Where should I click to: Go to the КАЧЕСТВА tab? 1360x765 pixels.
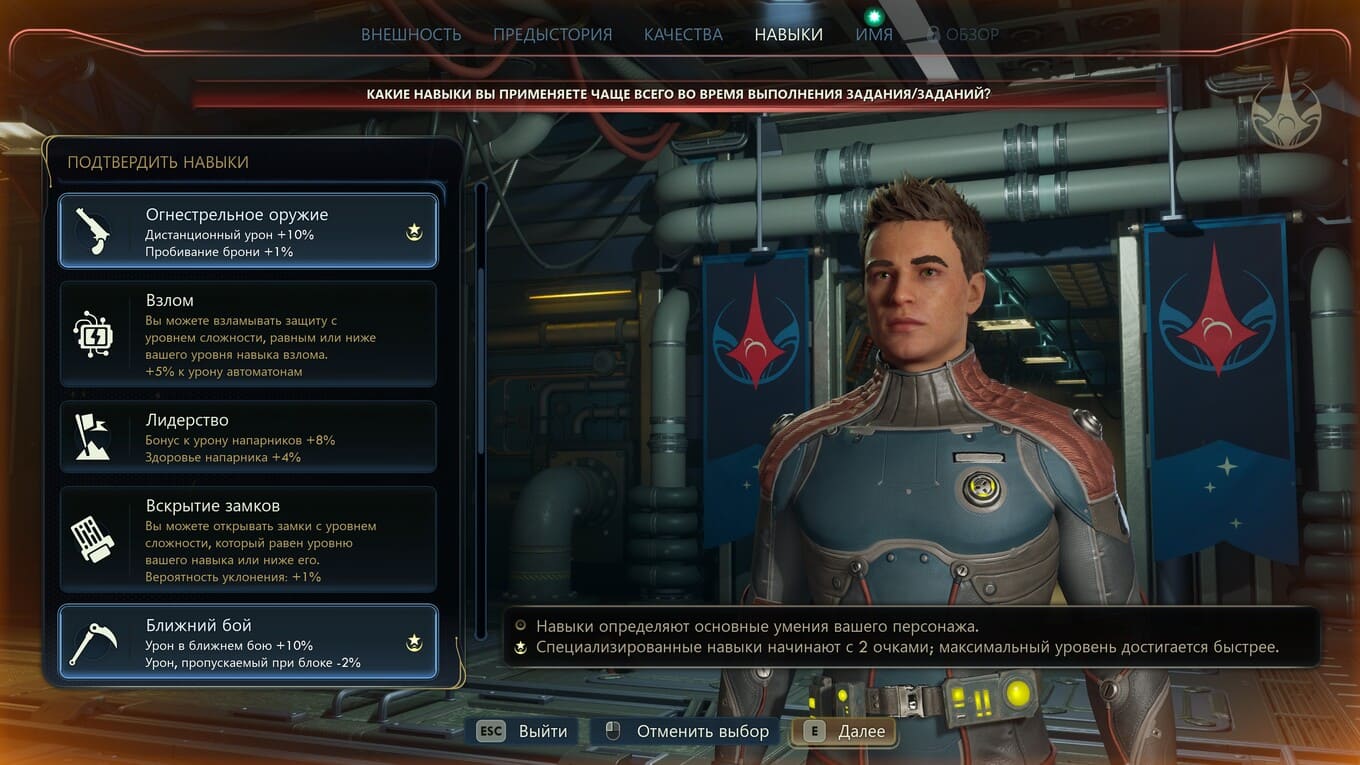[683, 34]
